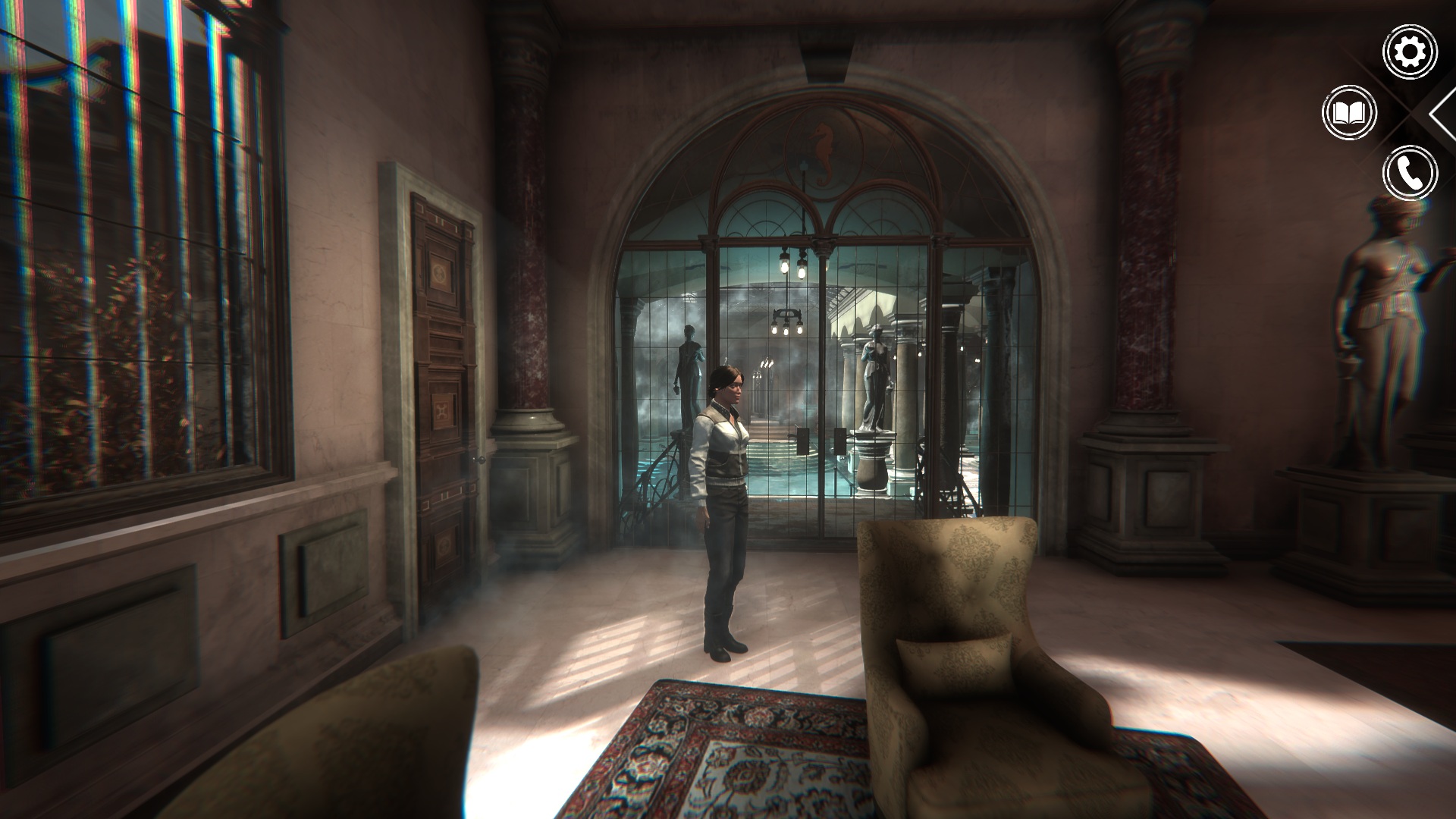Open the journal book icon
Viewport: 1456px width, 819px height.
click(1349, 113)
